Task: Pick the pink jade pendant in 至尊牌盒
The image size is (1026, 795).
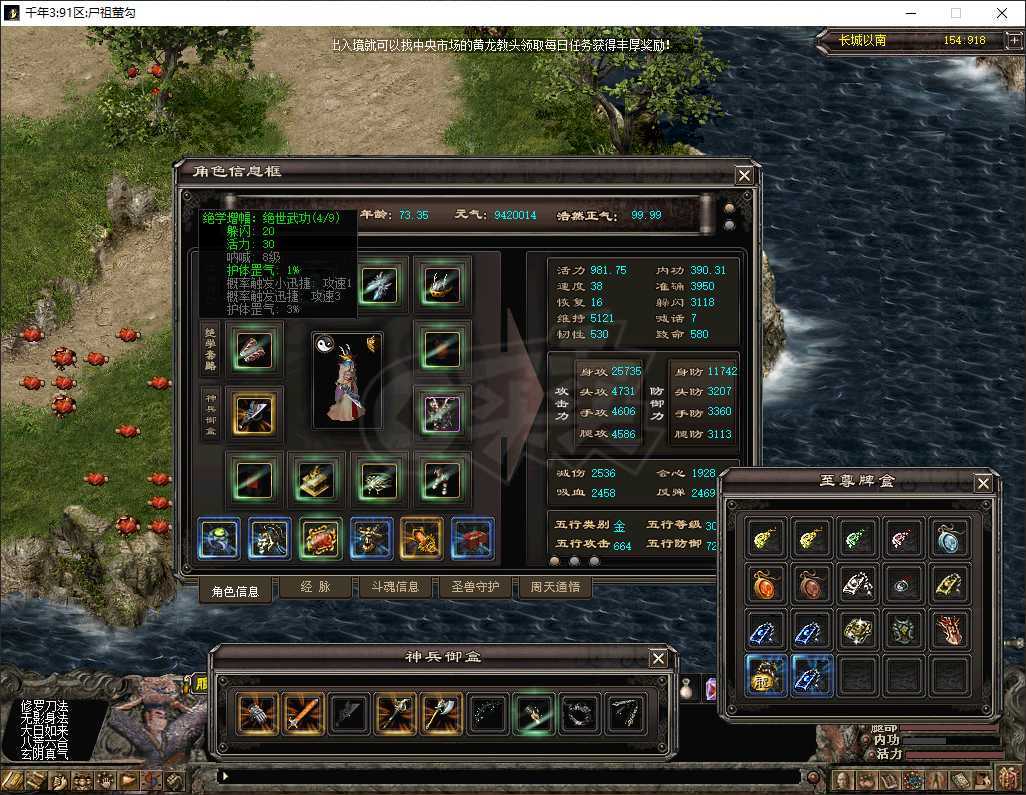Action: point(903,538)
